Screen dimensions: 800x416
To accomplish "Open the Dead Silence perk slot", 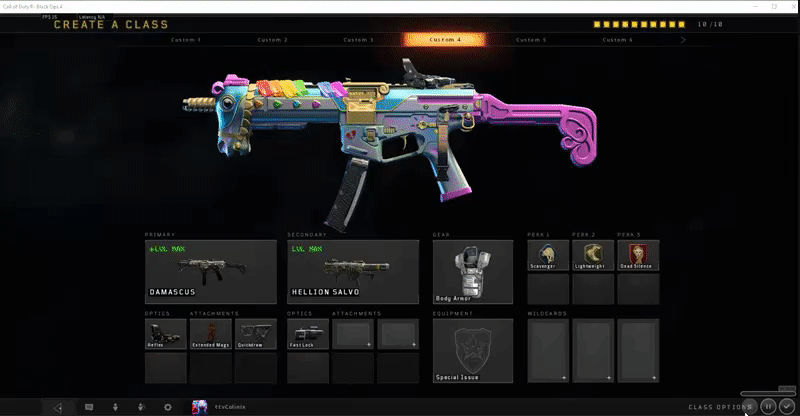I will pos(638,255).
